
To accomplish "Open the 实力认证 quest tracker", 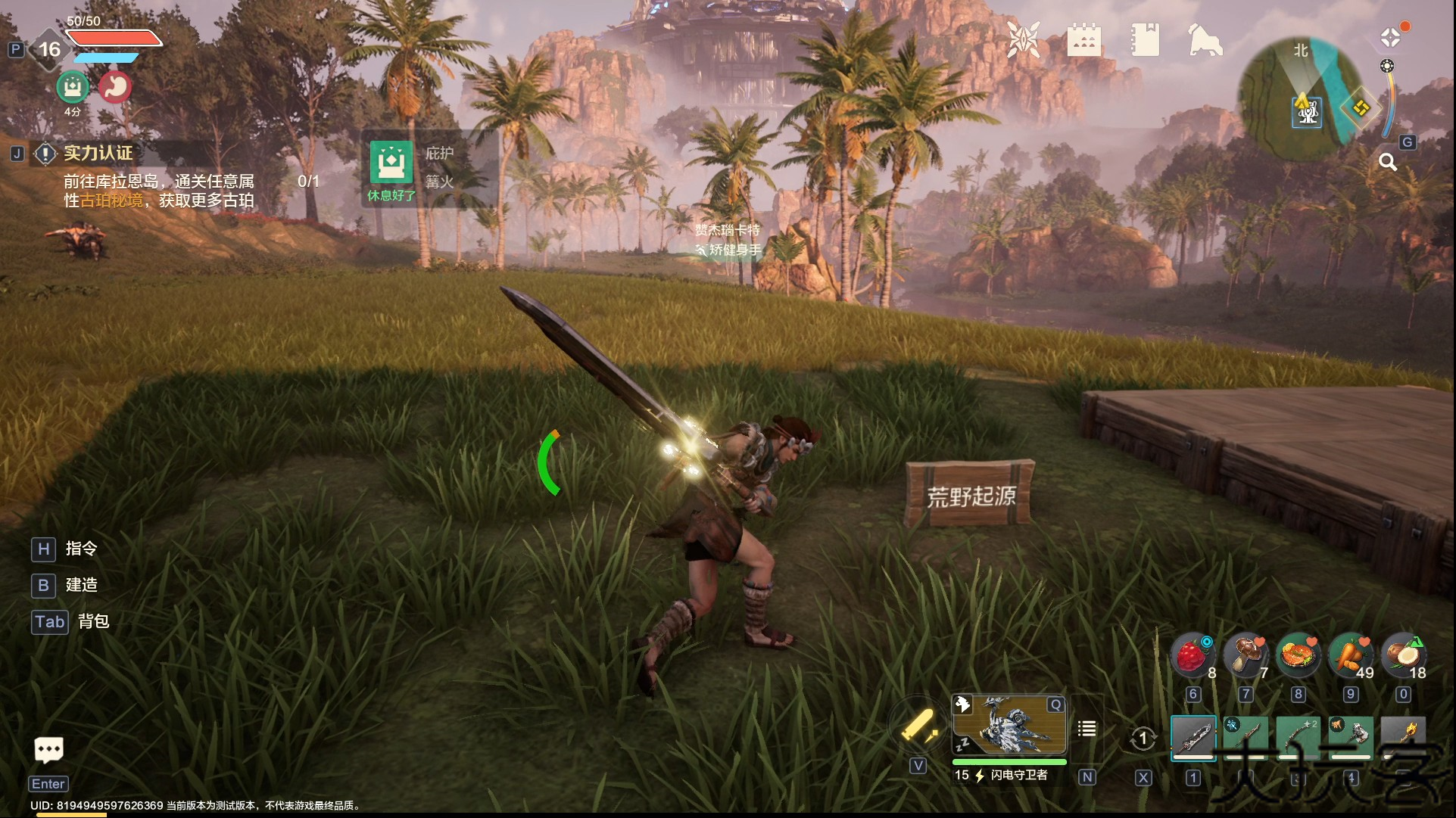I will coord(98,154).
